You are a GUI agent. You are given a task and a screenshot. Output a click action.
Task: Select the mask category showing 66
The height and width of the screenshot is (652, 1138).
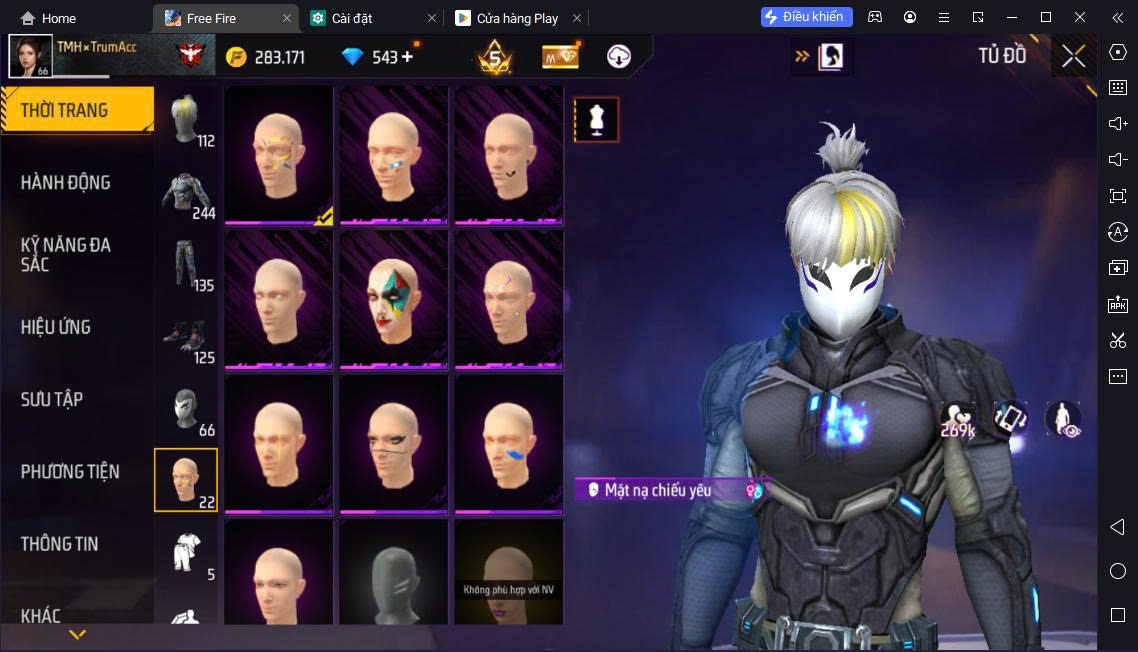click(x=187, y=409)
